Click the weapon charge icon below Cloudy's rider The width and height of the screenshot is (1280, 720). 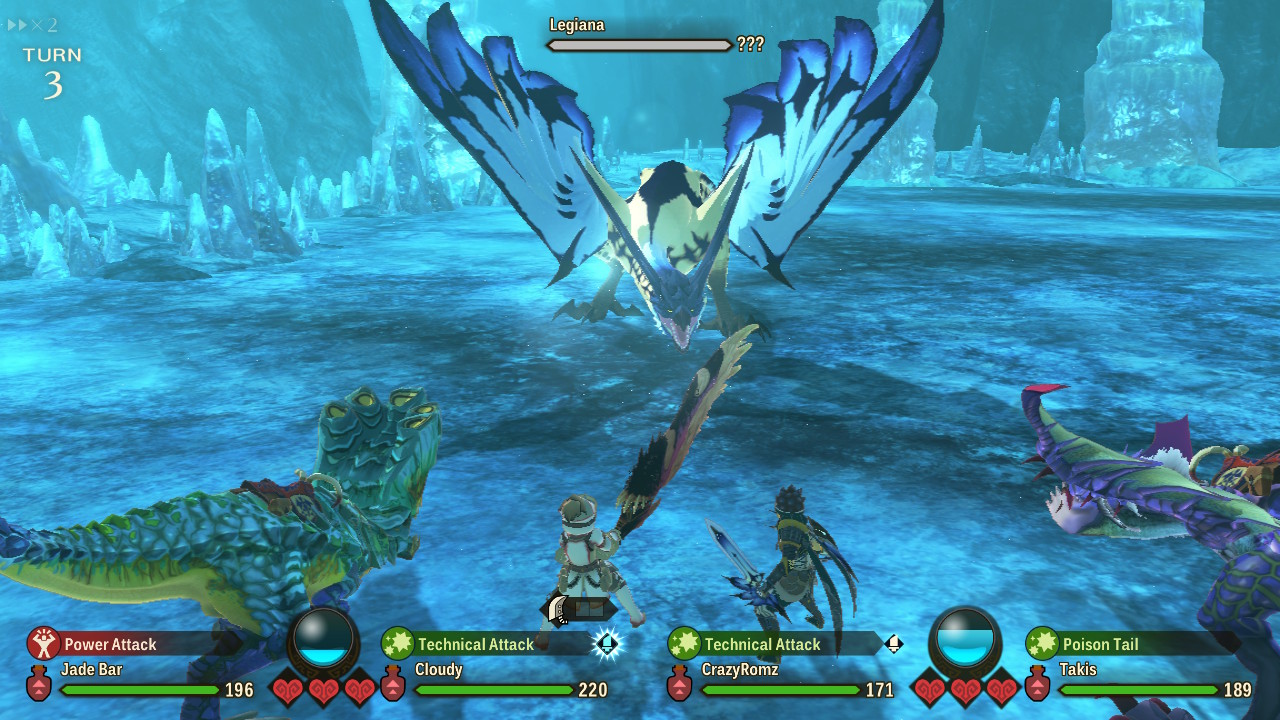coord(578,608)
